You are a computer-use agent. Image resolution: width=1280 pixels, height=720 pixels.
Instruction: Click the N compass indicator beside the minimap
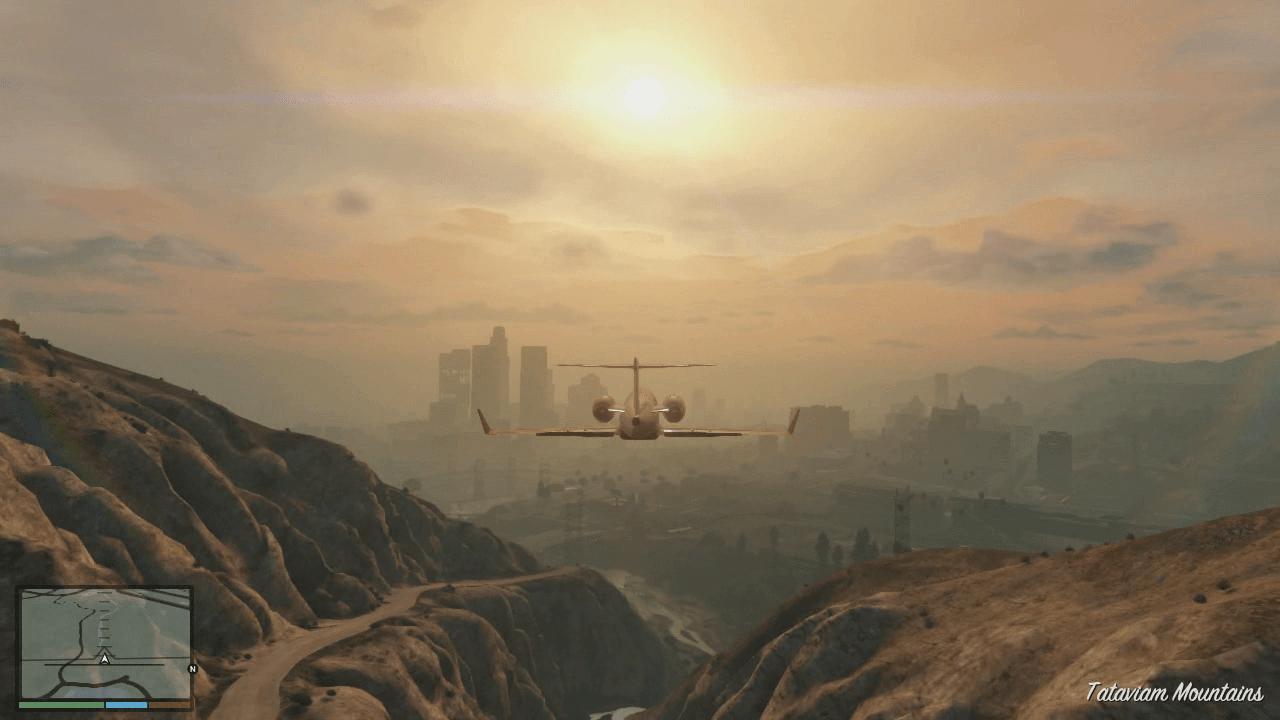(x=192, y=669)
